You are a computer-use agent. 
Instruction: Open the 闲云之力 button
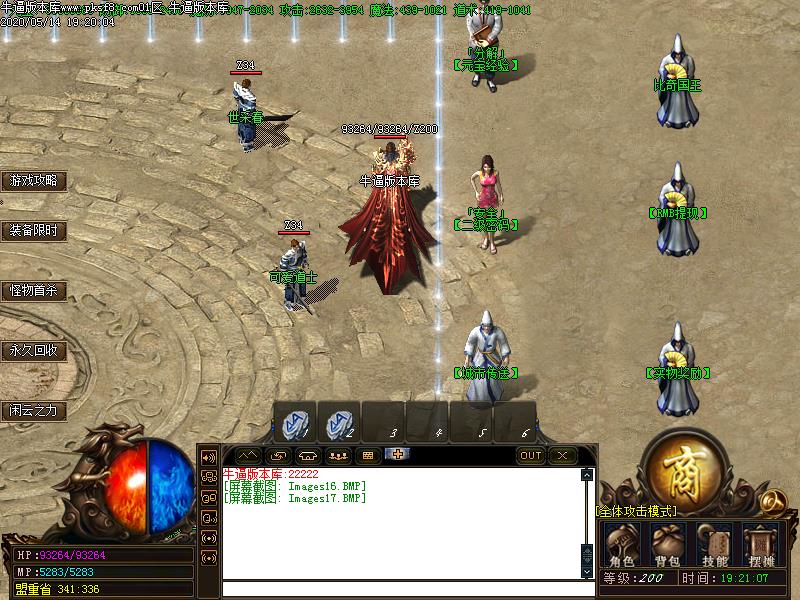pyautogui.click(x=34, y=410)
